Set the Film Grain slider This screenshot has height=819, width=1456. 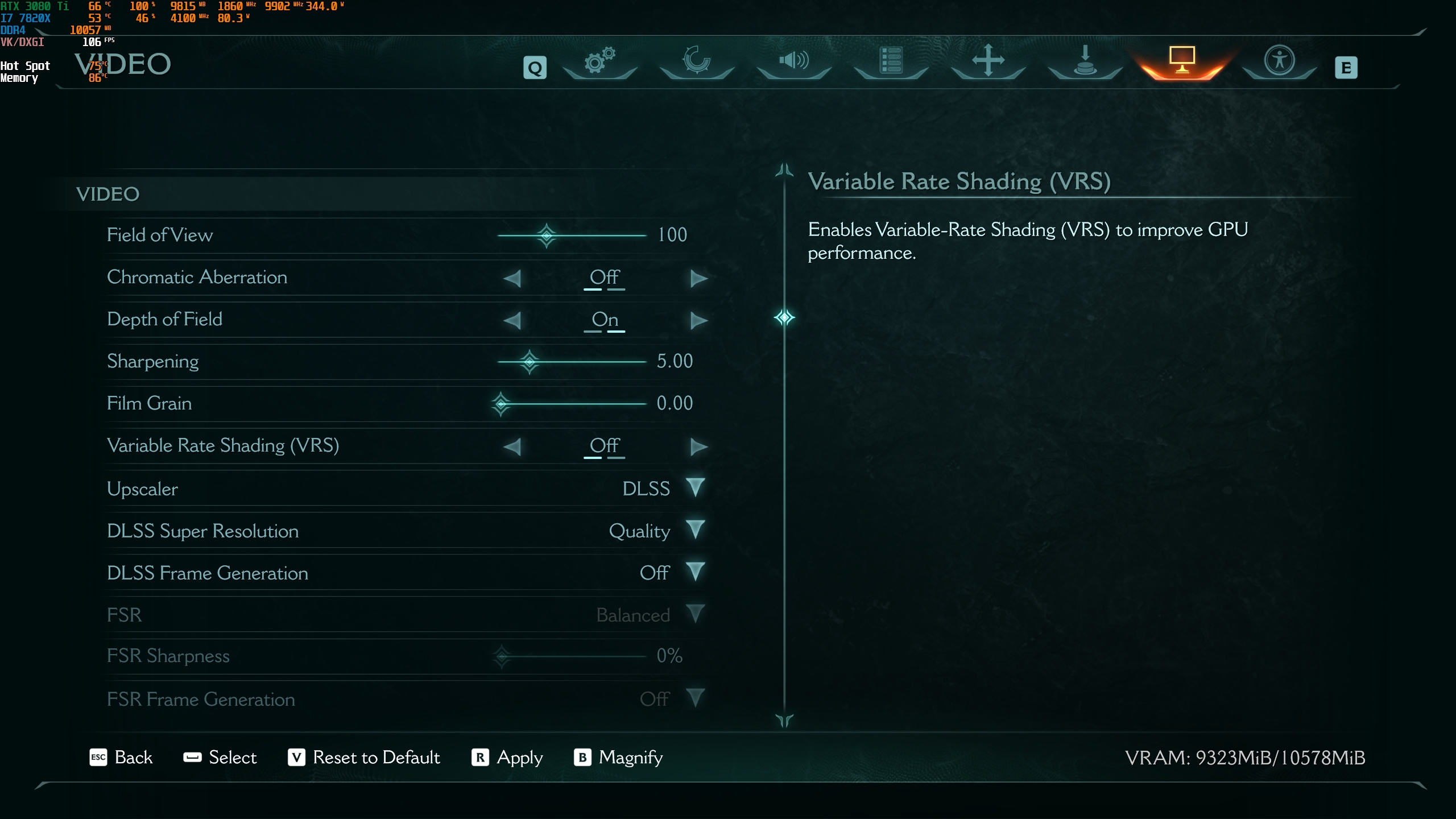click(501, 404)
